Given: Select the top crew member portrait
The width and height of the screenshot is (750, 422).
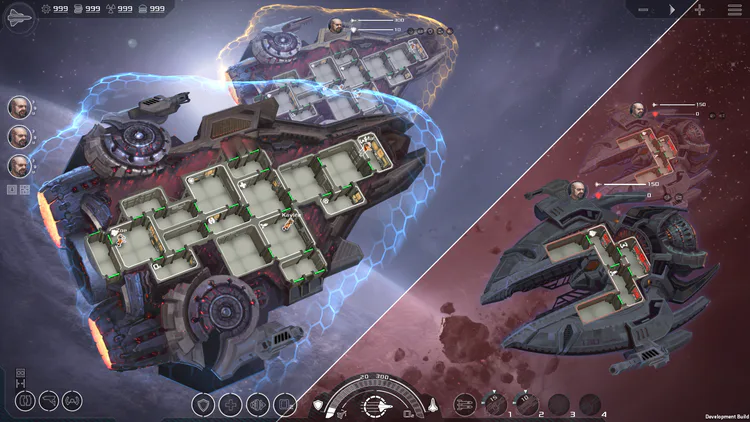Looking at the screenshot, I should click(x=19, y=107).
